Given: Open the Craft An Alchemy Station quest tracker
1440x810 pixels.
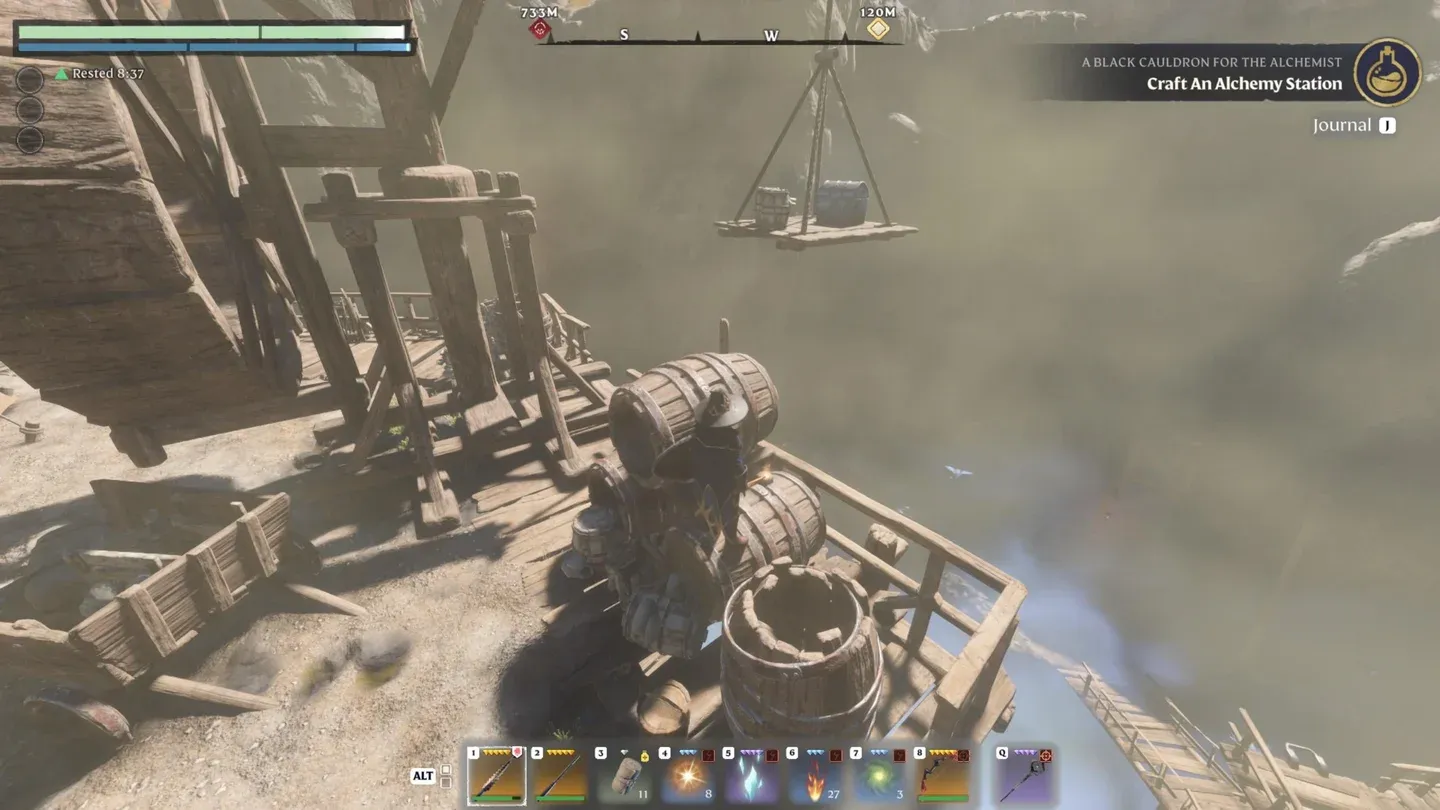Looking at the screenshot, I should pyautogui.click(x=1244, y=84).
